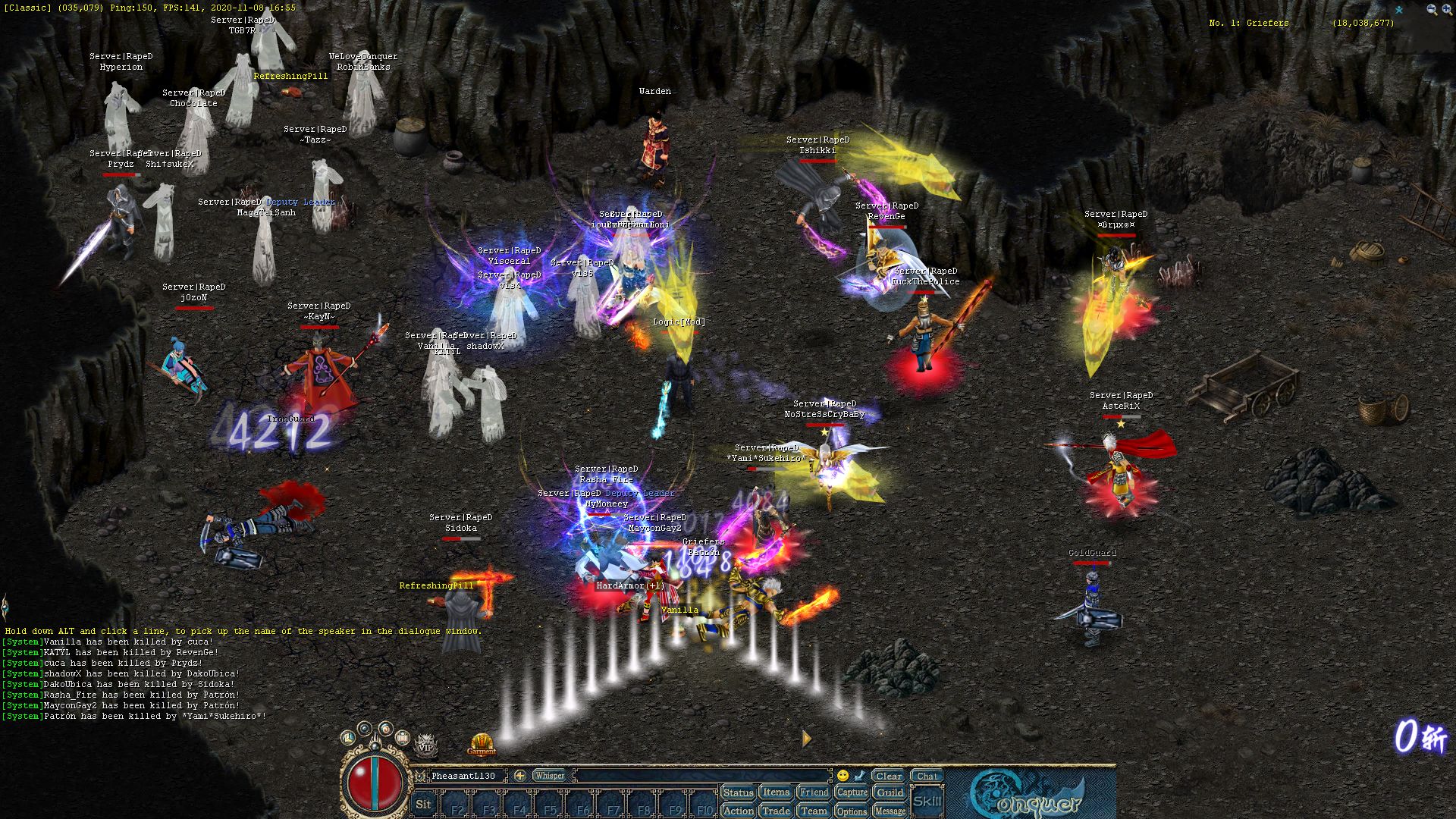Click the Capture button
The height and width of the screenshot is (819, 1456).
point(852,792)
